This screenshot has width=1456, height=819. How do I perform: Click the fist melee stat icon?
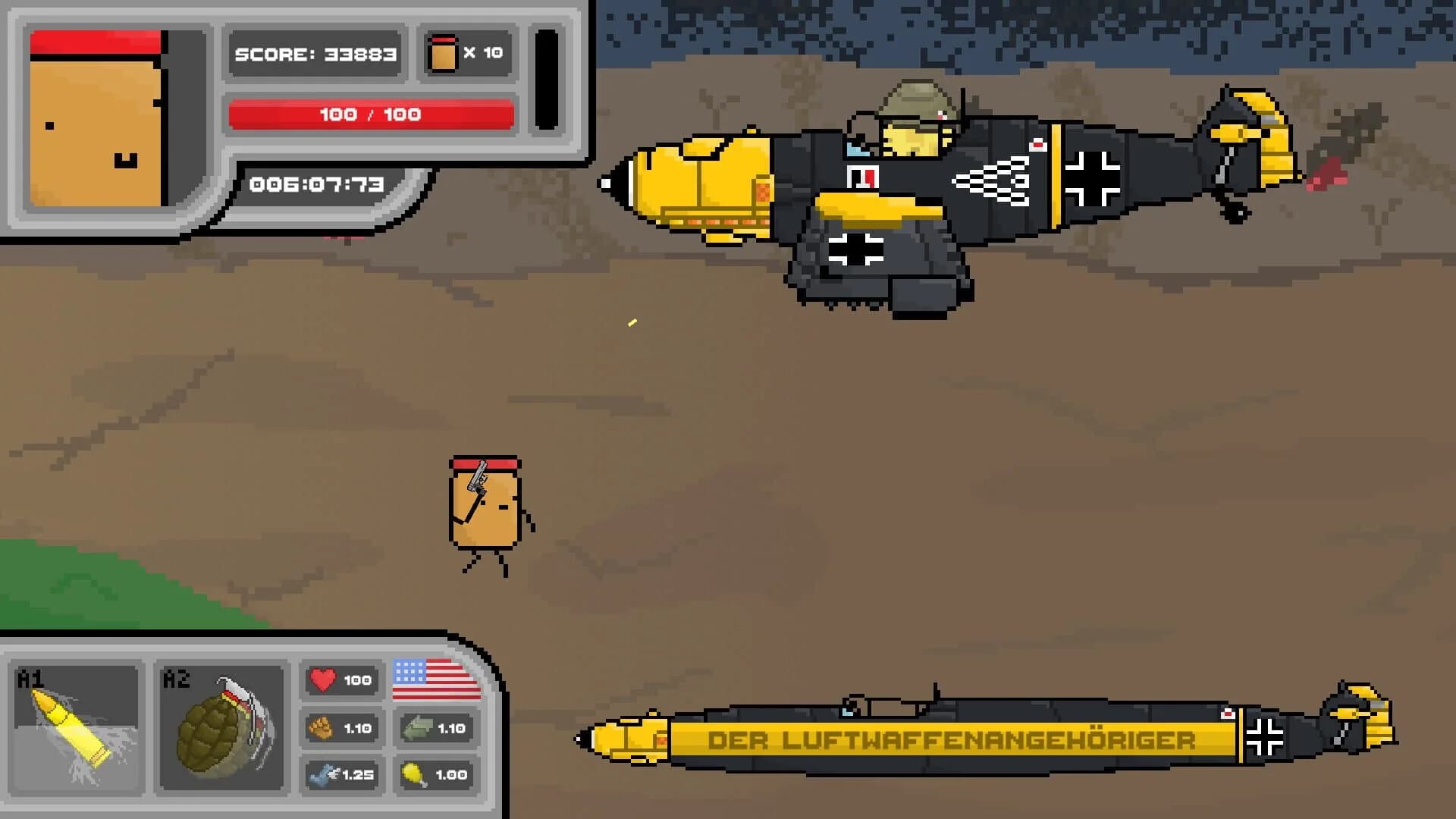[x=323, y=727]
